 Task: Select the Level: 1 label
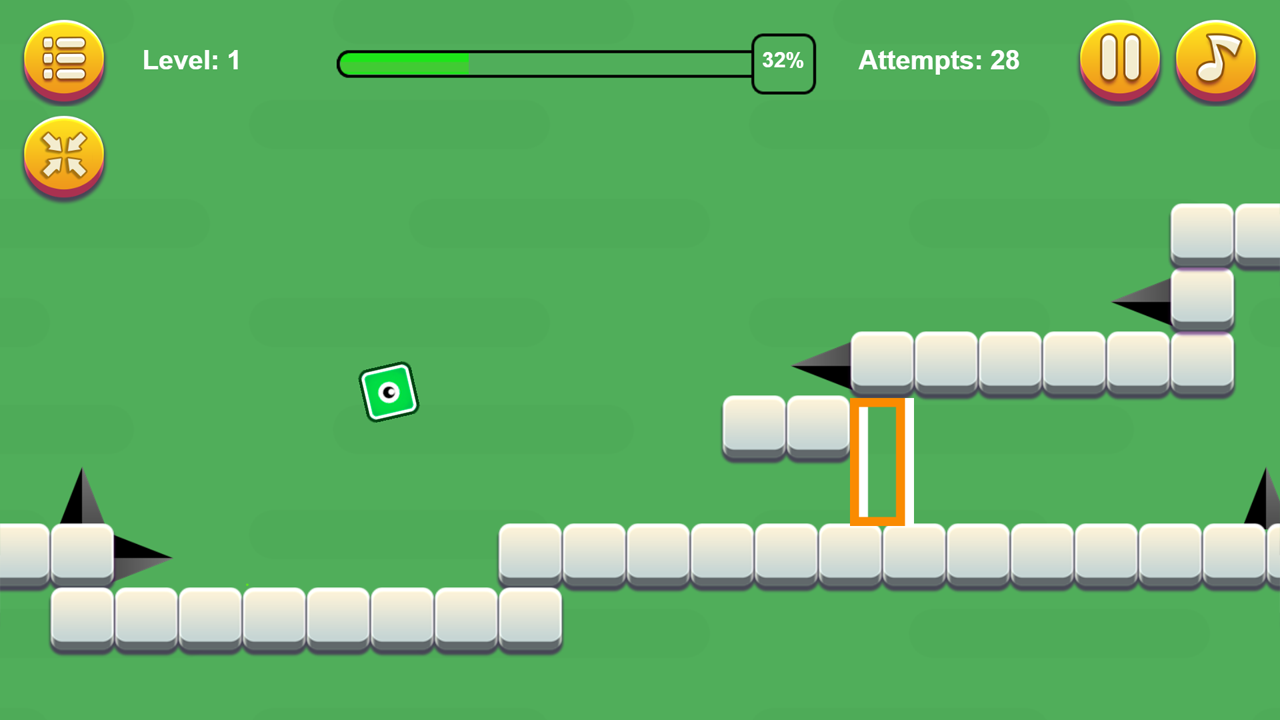pos(191,60)
